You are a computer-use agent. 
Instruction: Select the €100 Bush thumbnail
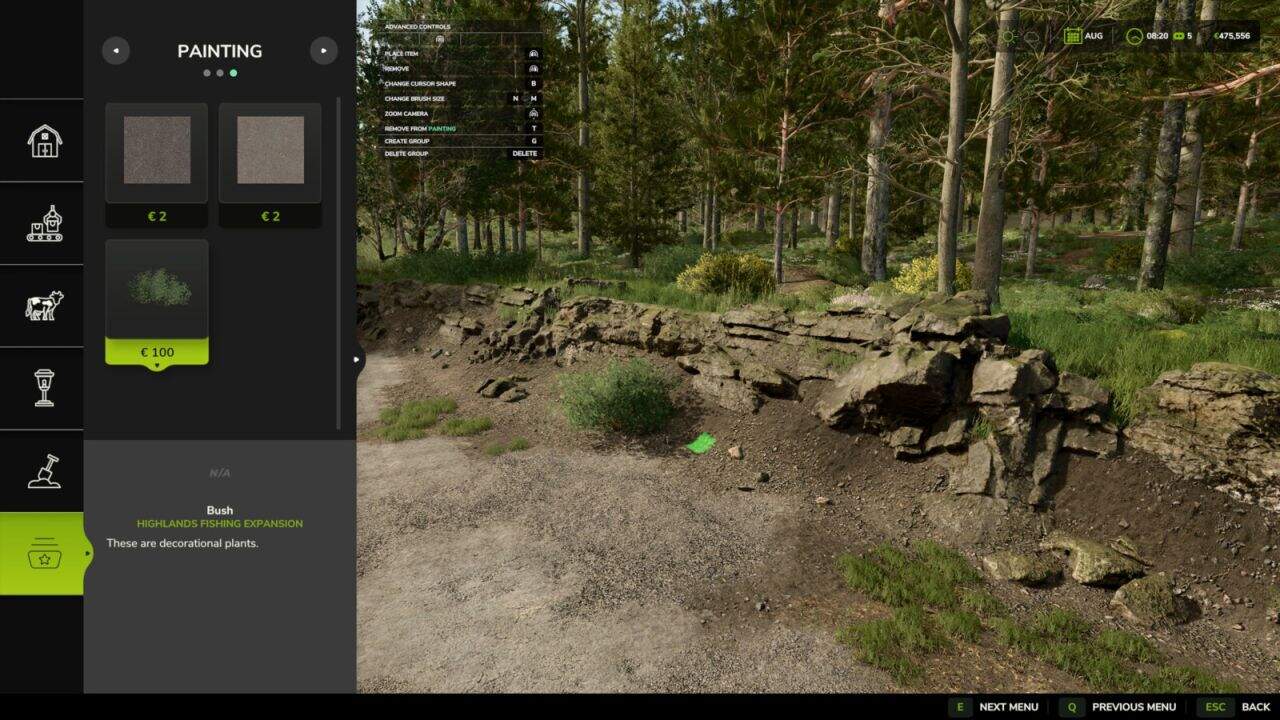click(156, 290)
